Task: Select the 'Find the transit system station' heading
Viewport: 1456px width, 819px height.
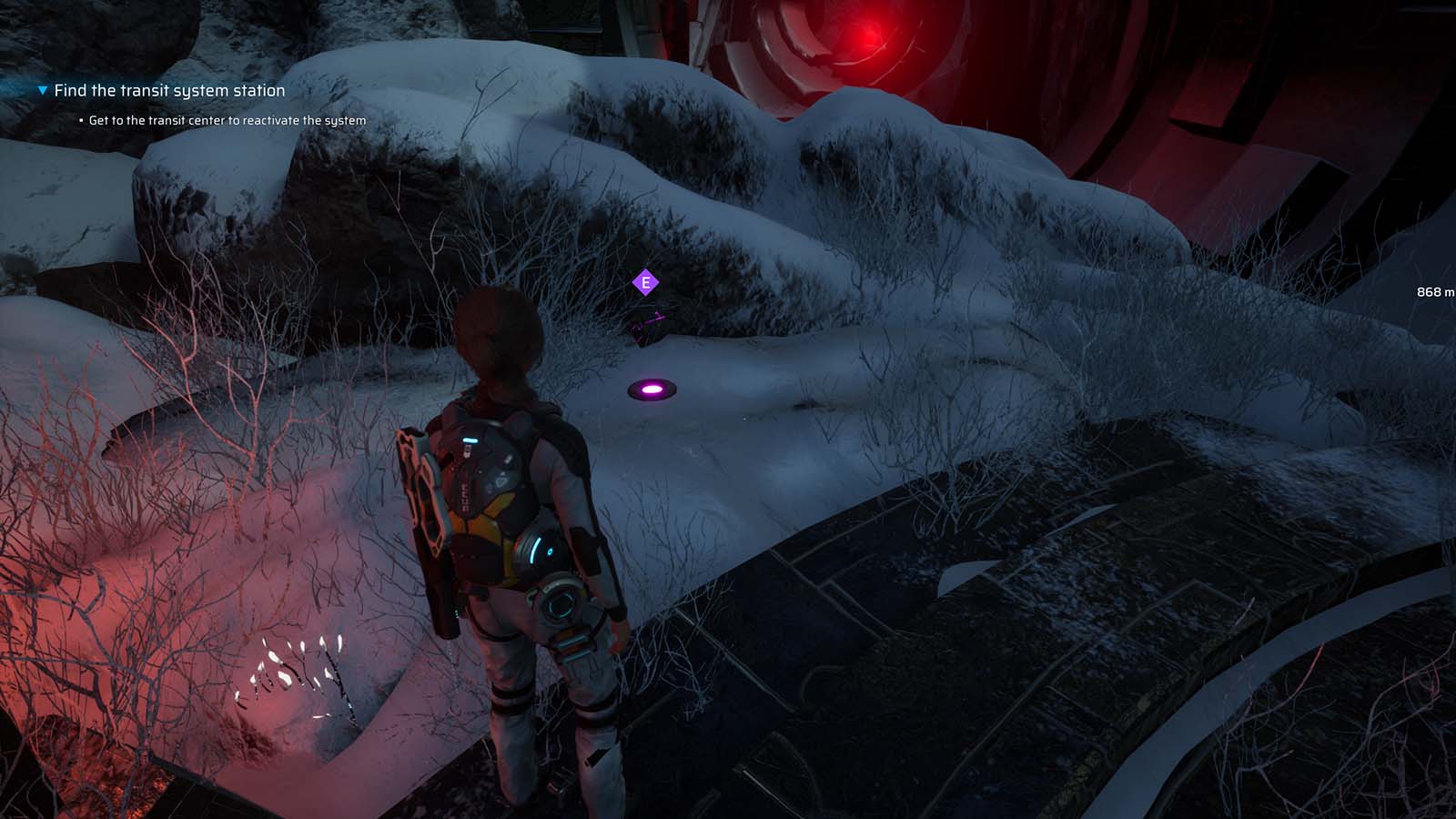Action: pos(169,91)
